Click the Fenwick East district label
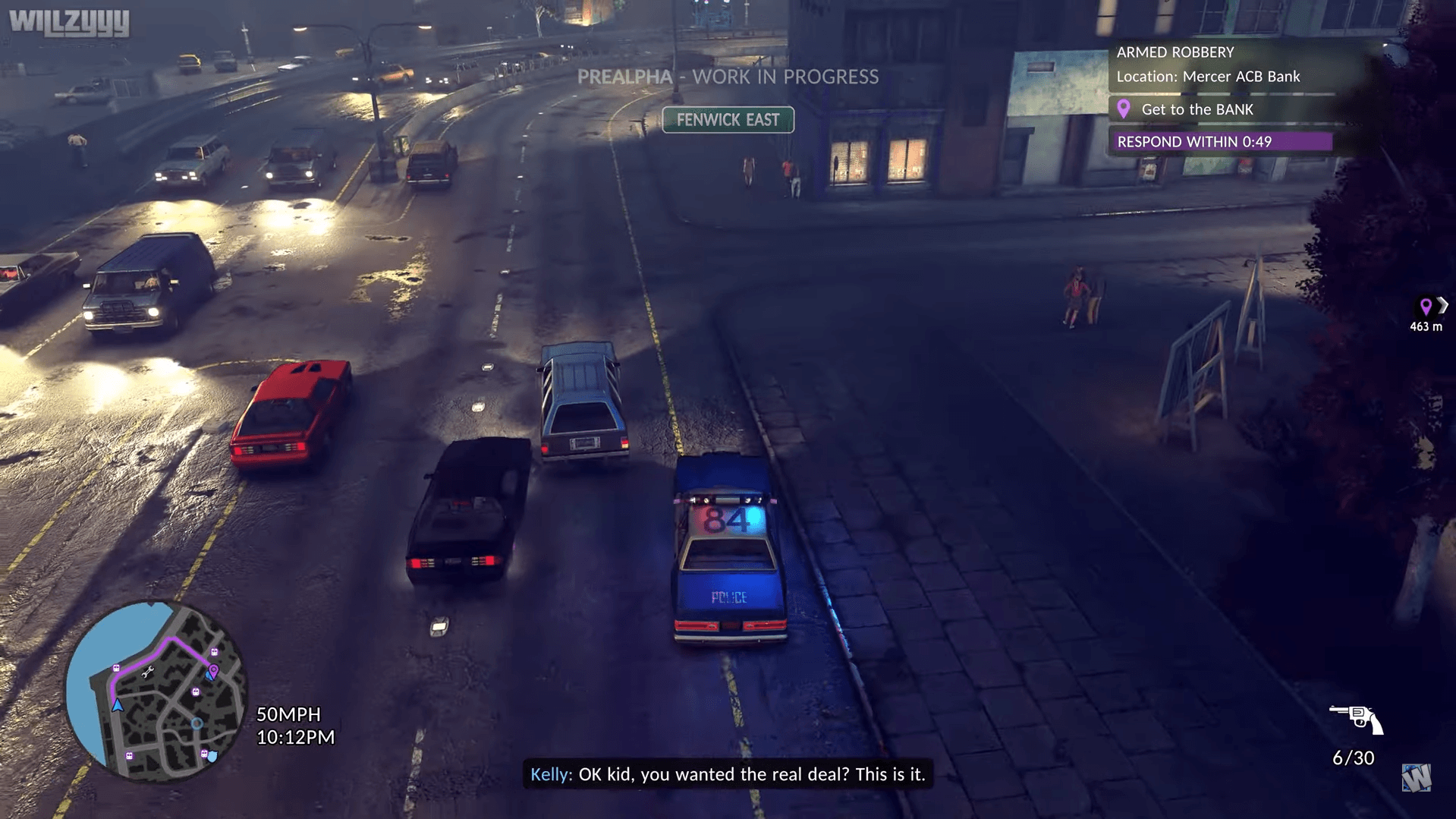 [728, 120]
